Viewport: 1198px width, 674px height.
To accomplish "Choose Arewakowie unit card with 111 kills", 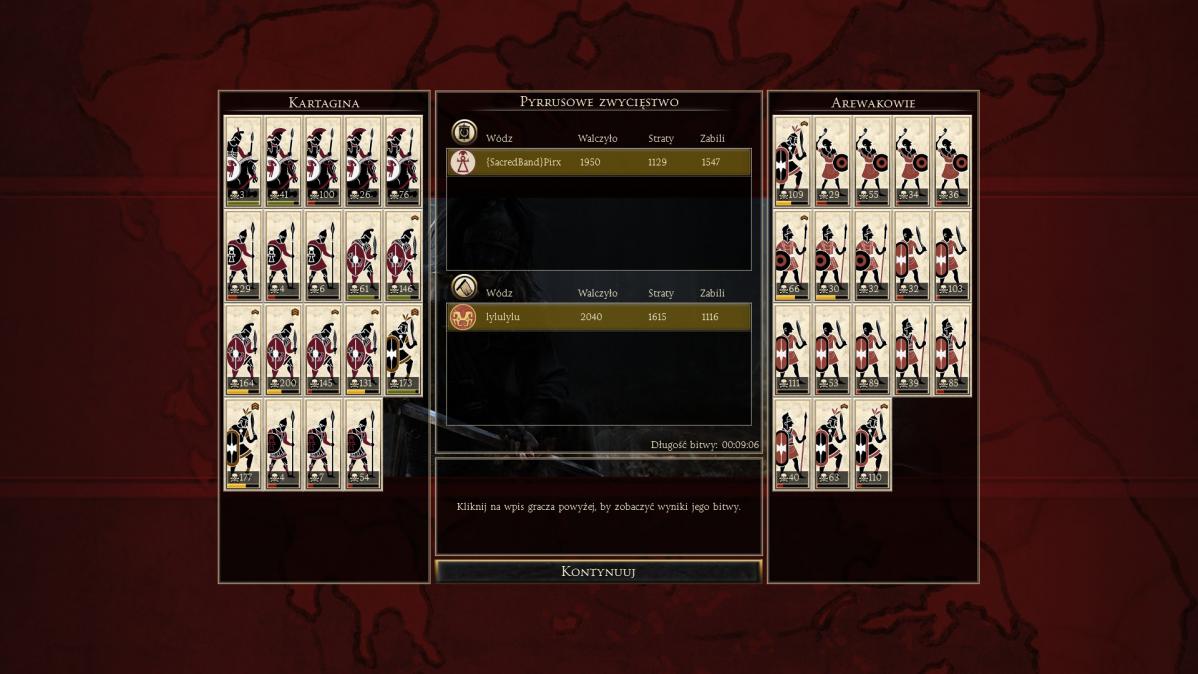I will (792, 350).
